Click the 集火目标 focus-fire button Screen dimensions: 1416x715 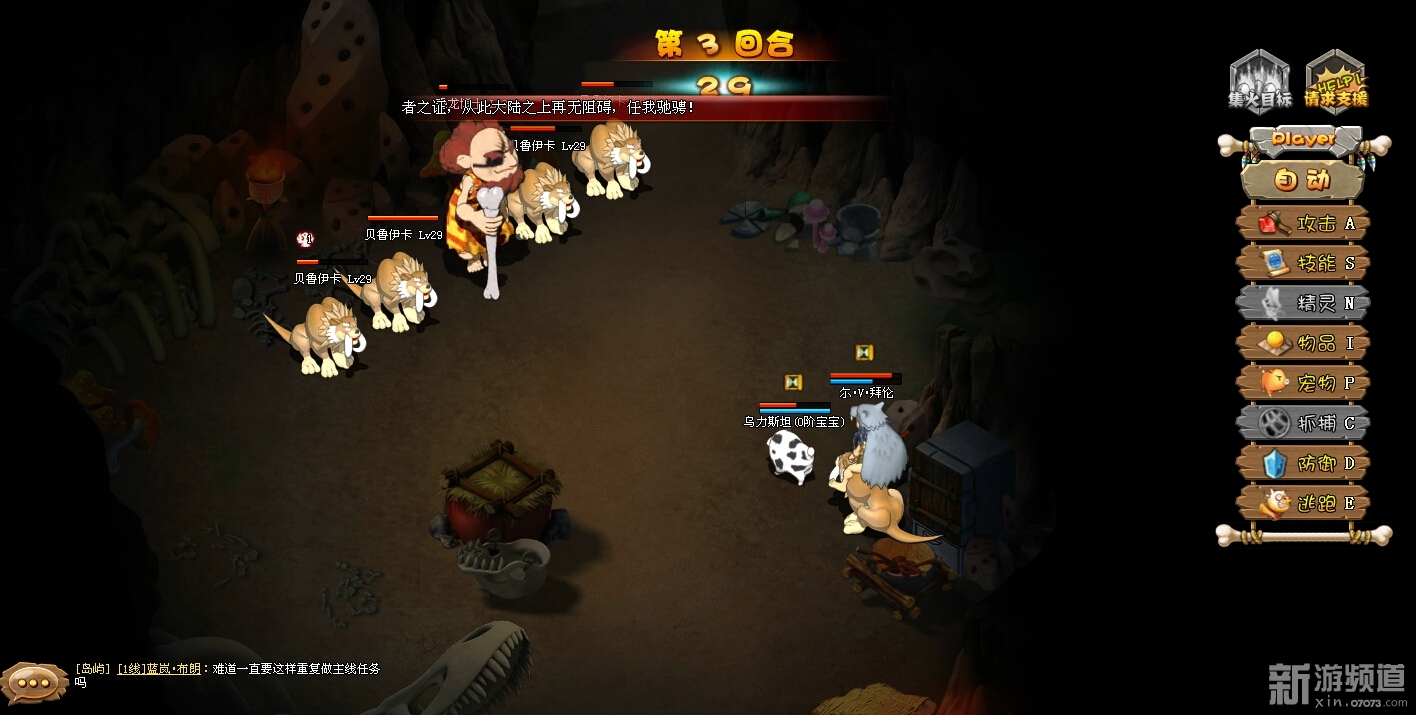point(1260,81)
